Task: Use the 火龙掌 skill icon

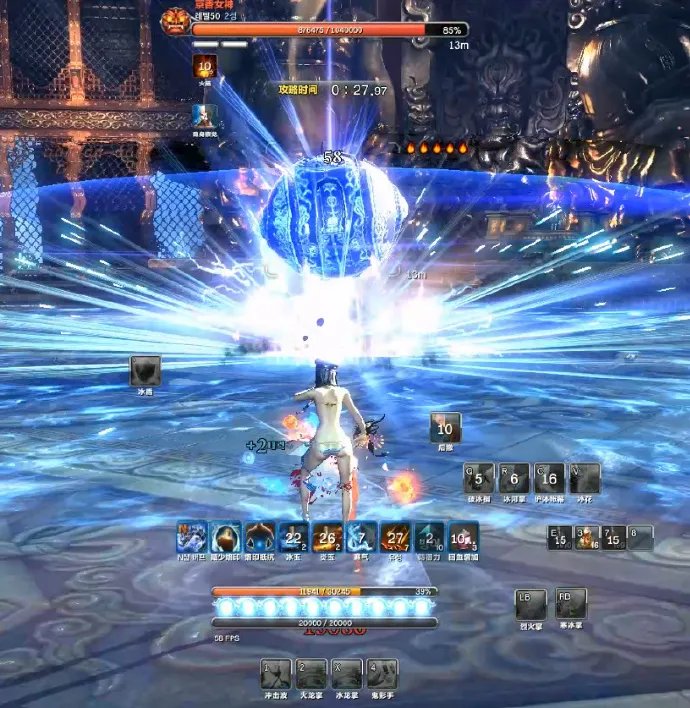Action: [x=311, y=672]
